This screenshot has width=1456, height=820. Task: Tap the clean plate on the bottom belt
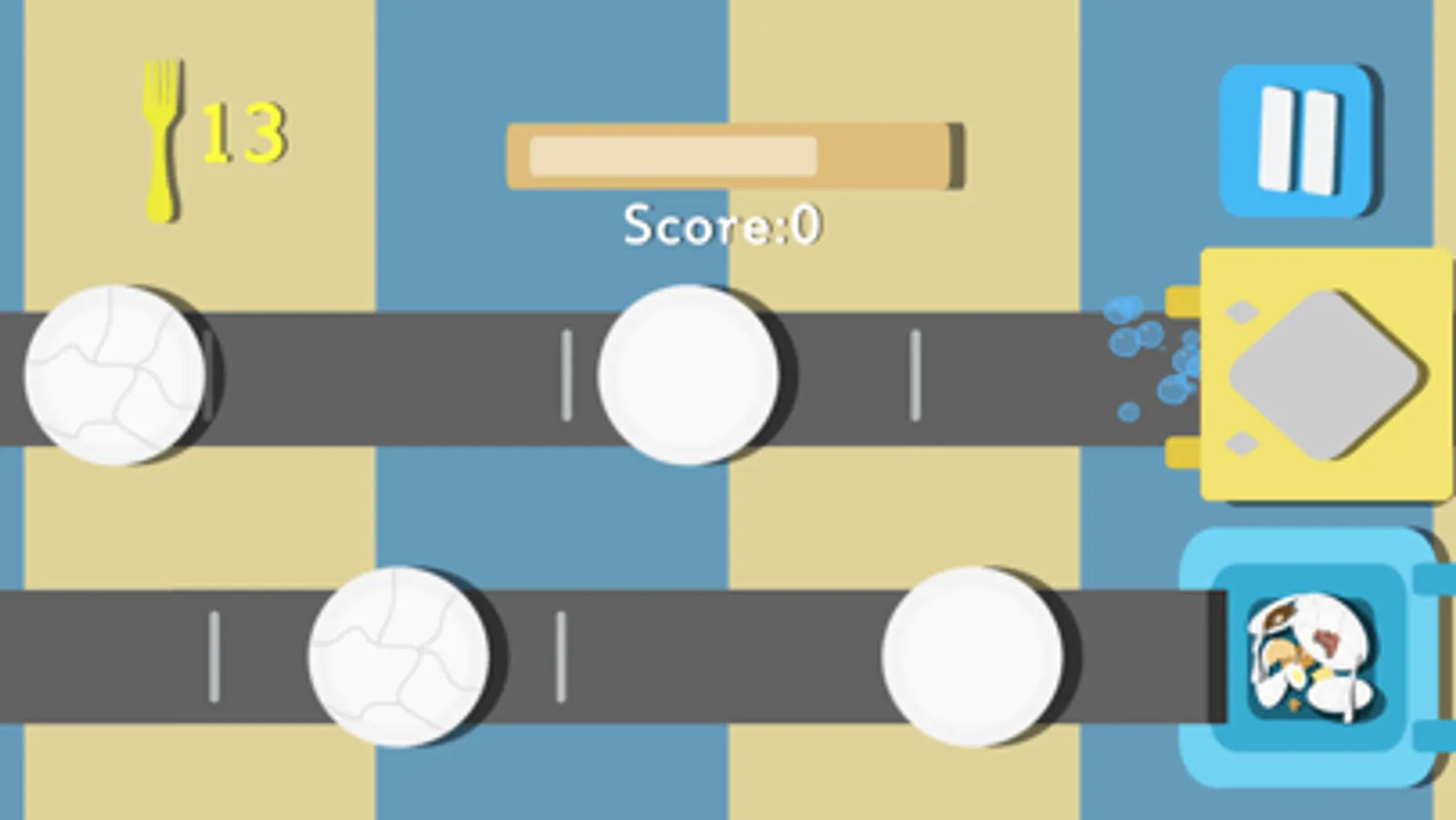click(972, 658)
